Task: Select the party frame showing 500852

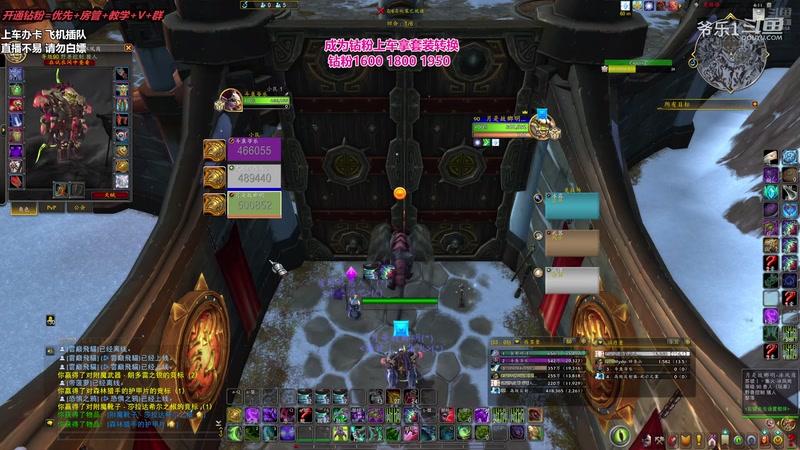Action: tap(254, 204)
